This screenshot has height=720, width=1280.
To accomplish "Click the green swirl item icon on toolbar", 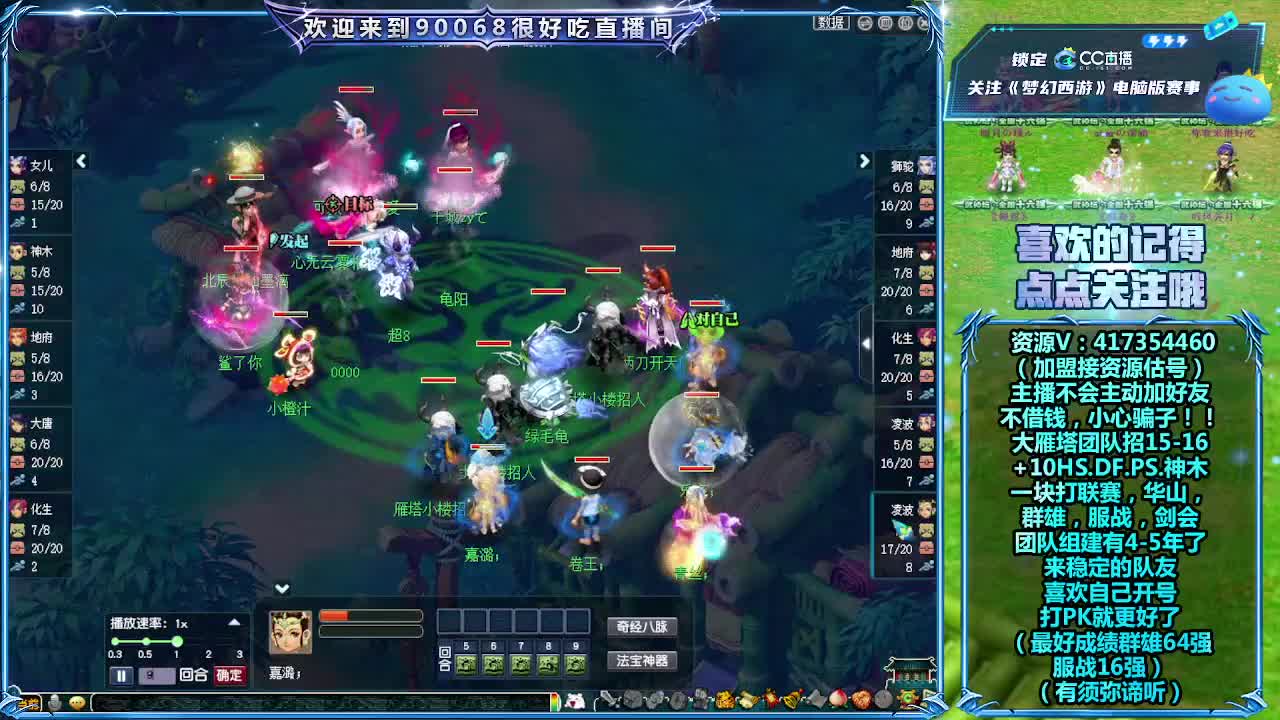I will tap(907, 700).
